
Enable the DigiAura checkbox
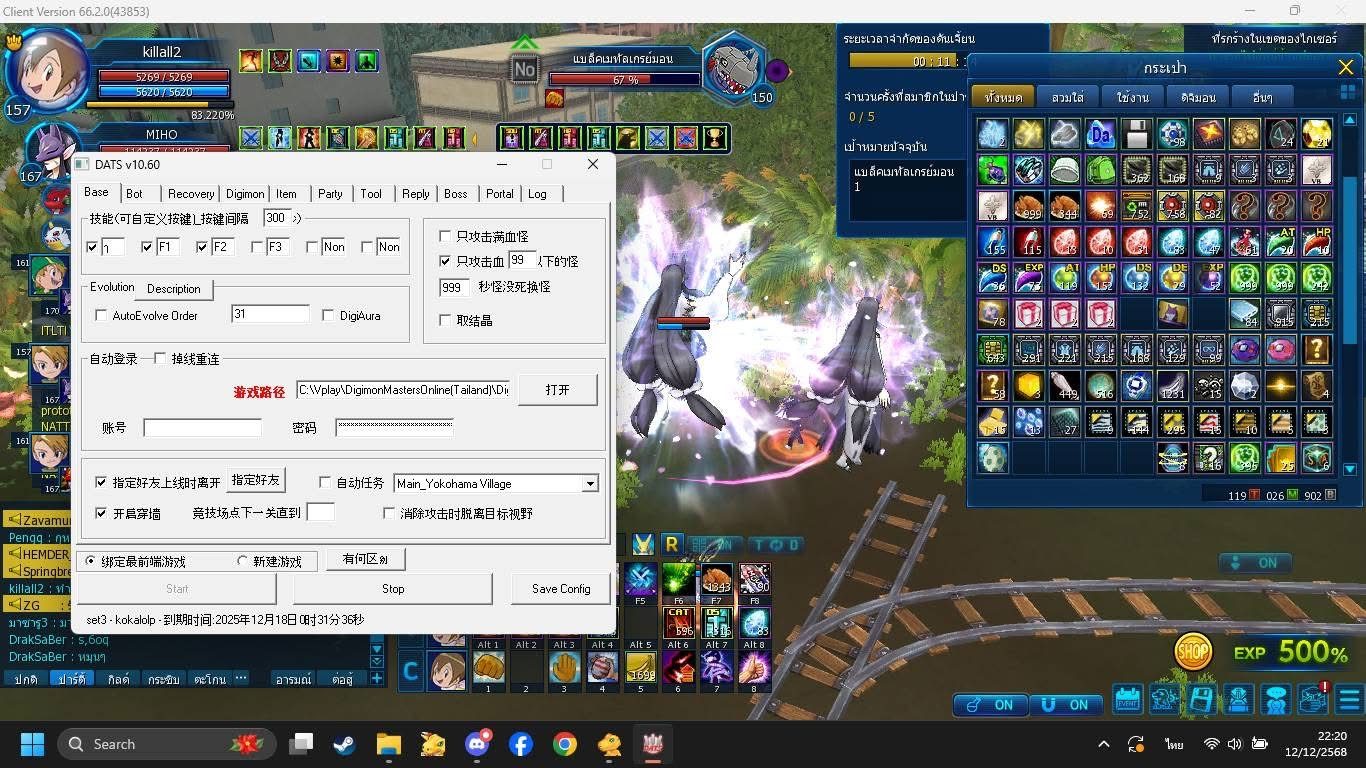coord(329,316)
